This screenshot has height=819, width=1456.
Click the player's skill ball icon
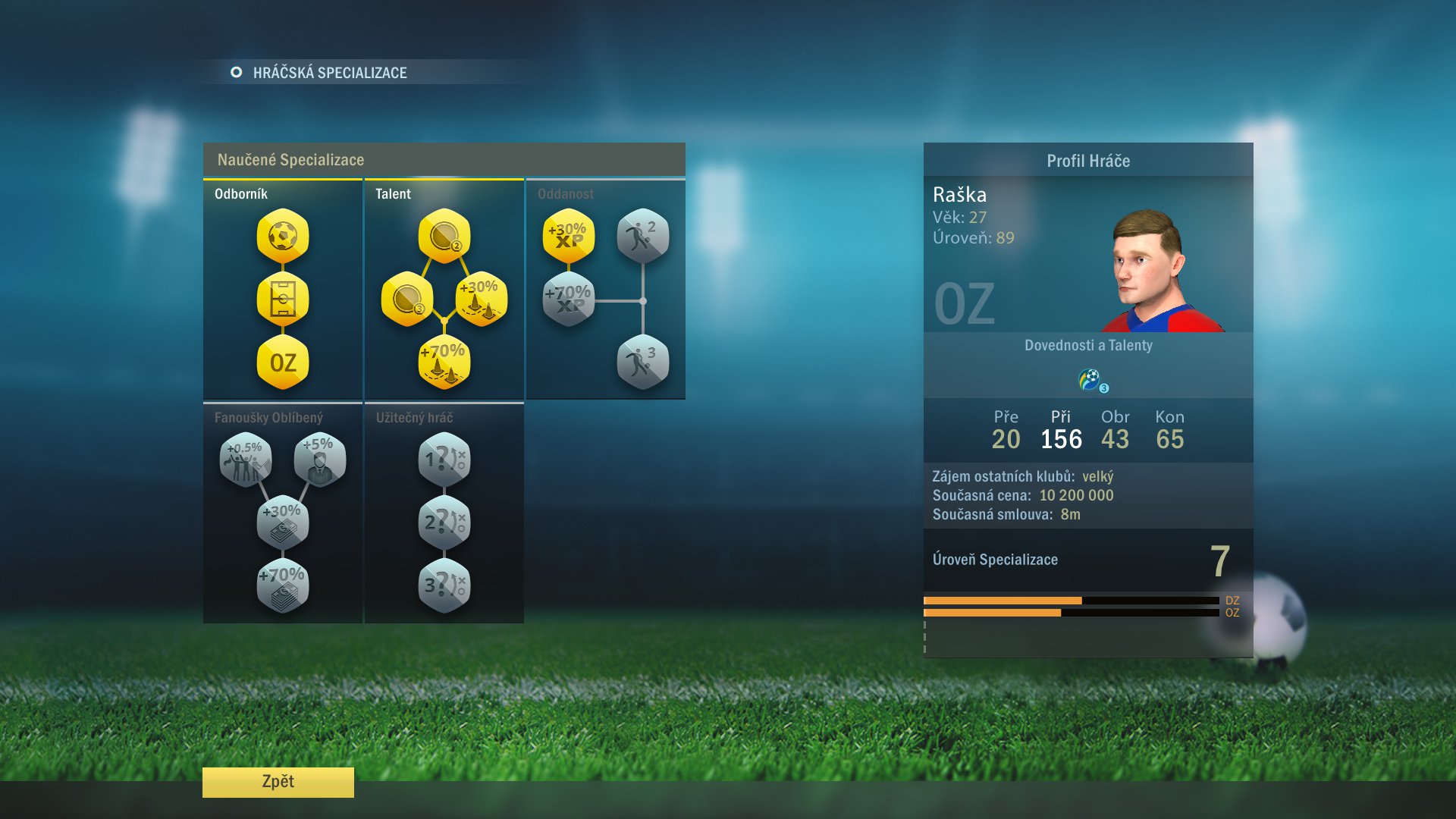[1091, 379]
